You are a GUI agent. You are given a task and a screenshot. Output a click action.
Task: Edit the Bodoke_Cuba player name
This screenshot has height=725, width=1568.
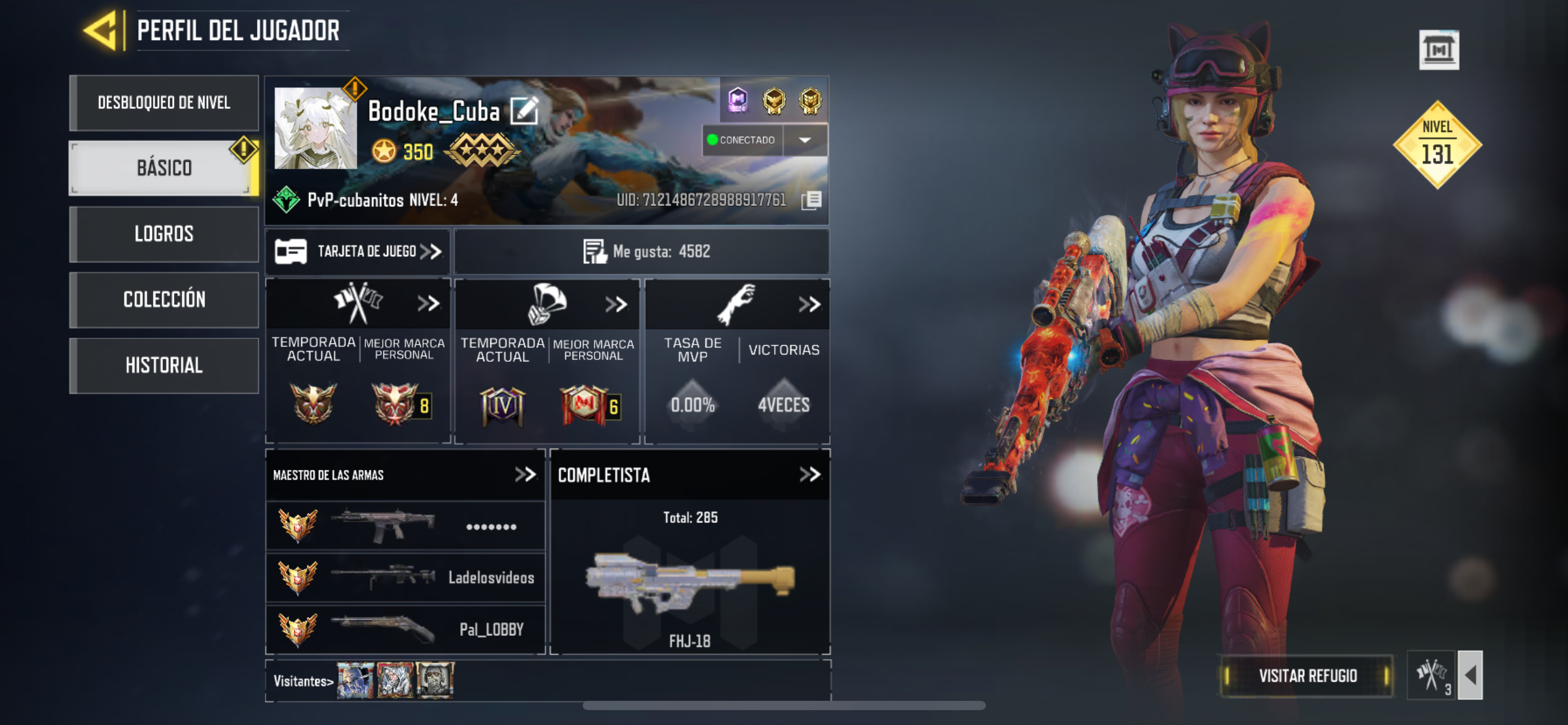click(524, 112)
